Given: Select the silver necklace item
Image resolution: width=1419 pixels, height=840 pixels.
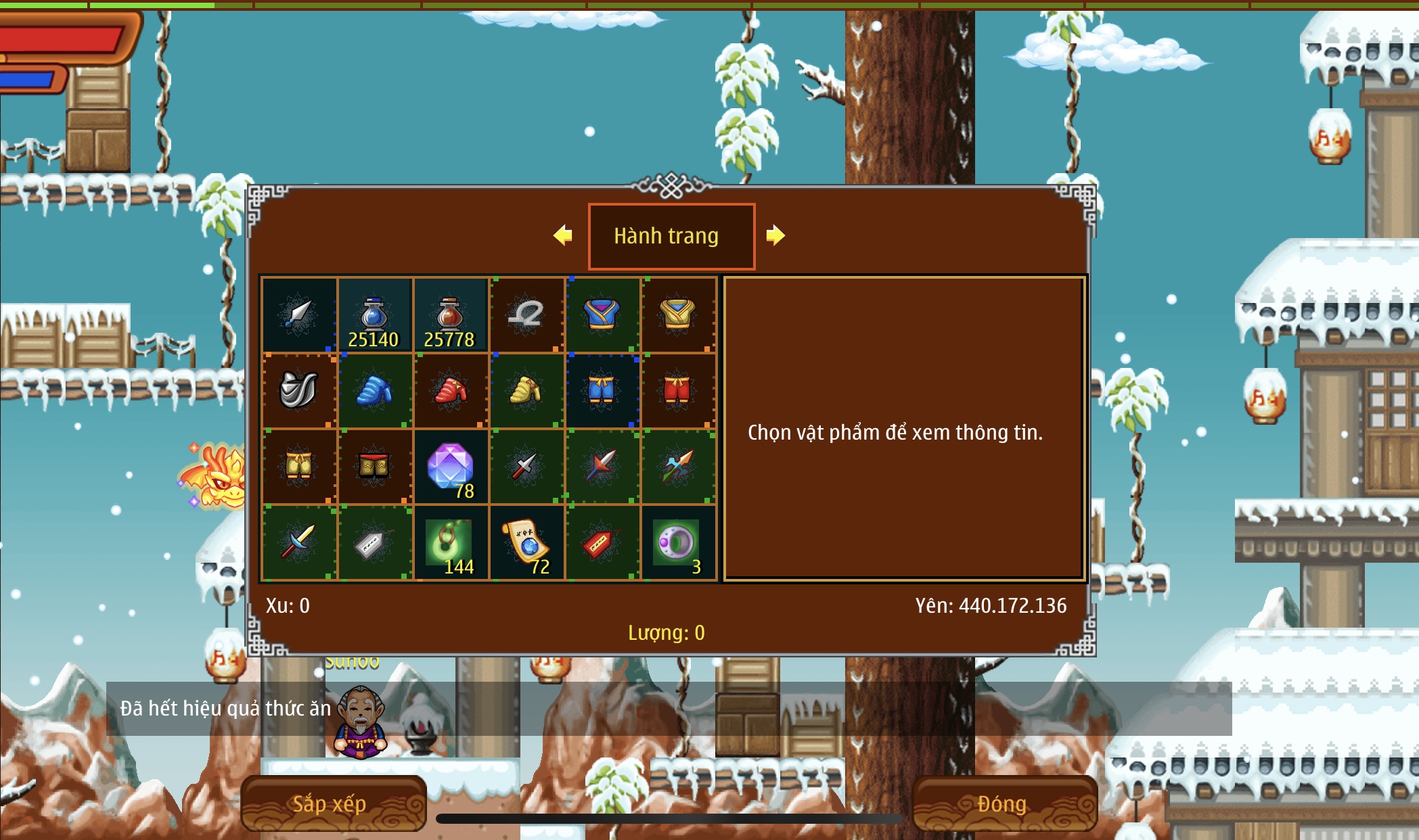Looking at the screenshot, I should (x=526, y=315).
